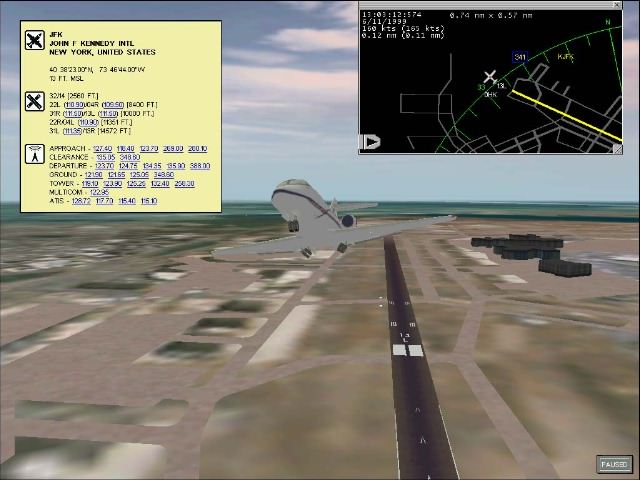Tune the runway 04R ILS frequency 109.50

point(112,104)
